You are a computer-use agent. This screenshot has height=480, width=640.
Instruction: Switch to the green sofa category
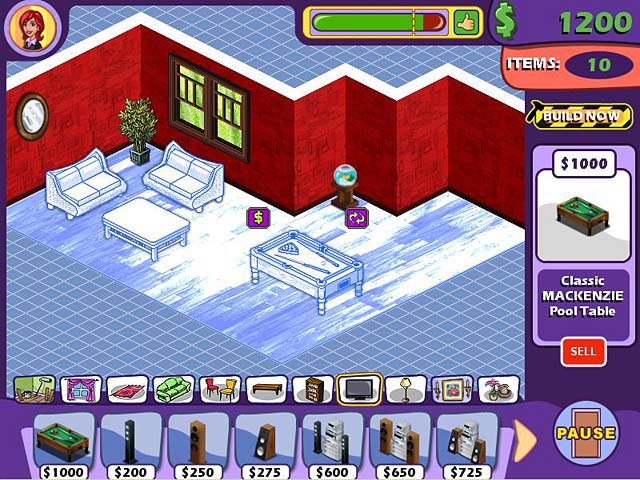click(174, 388)
